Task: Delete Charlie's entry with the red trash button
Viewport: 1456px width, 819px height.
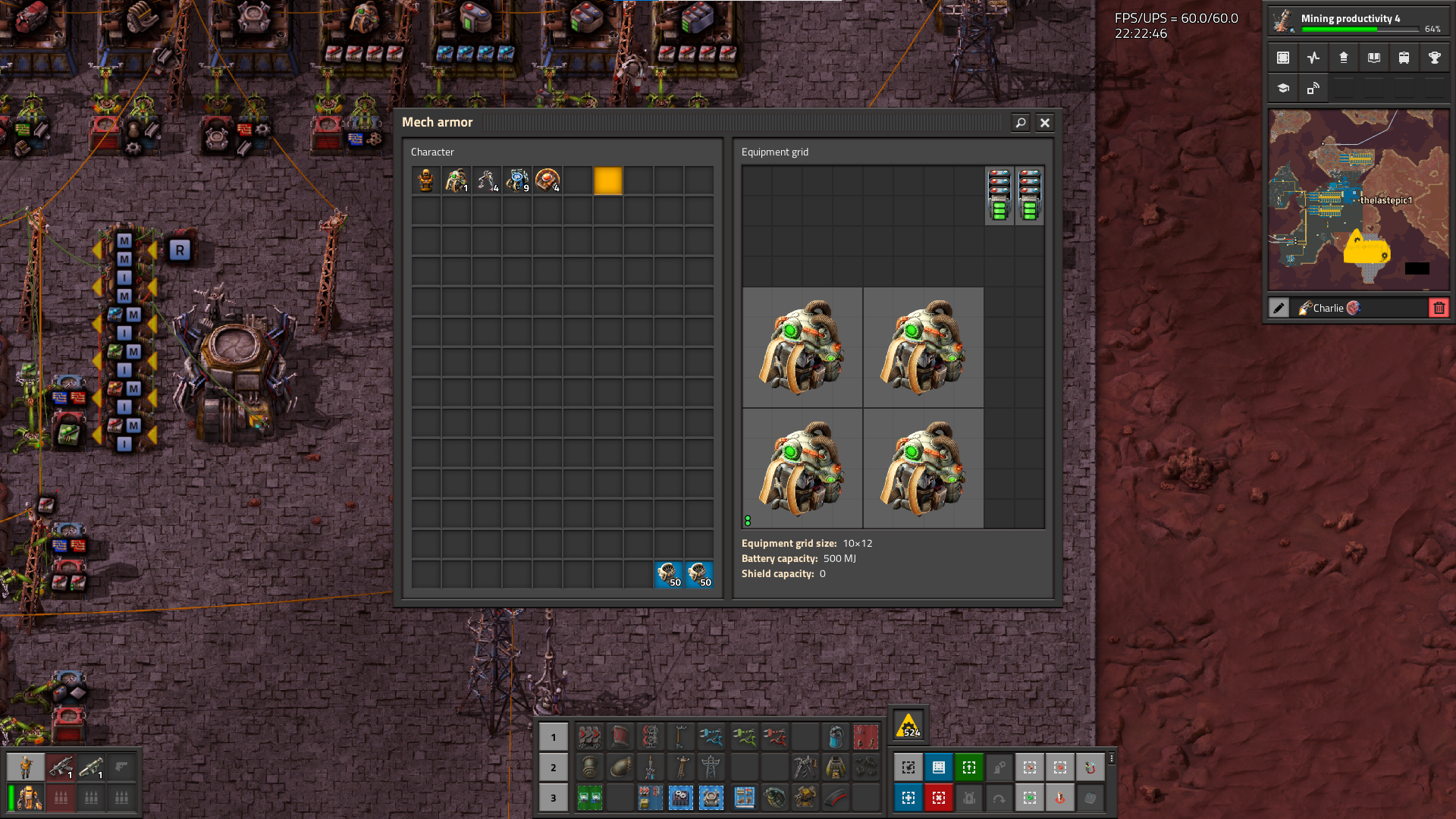Action: [x=1439, y=307]
